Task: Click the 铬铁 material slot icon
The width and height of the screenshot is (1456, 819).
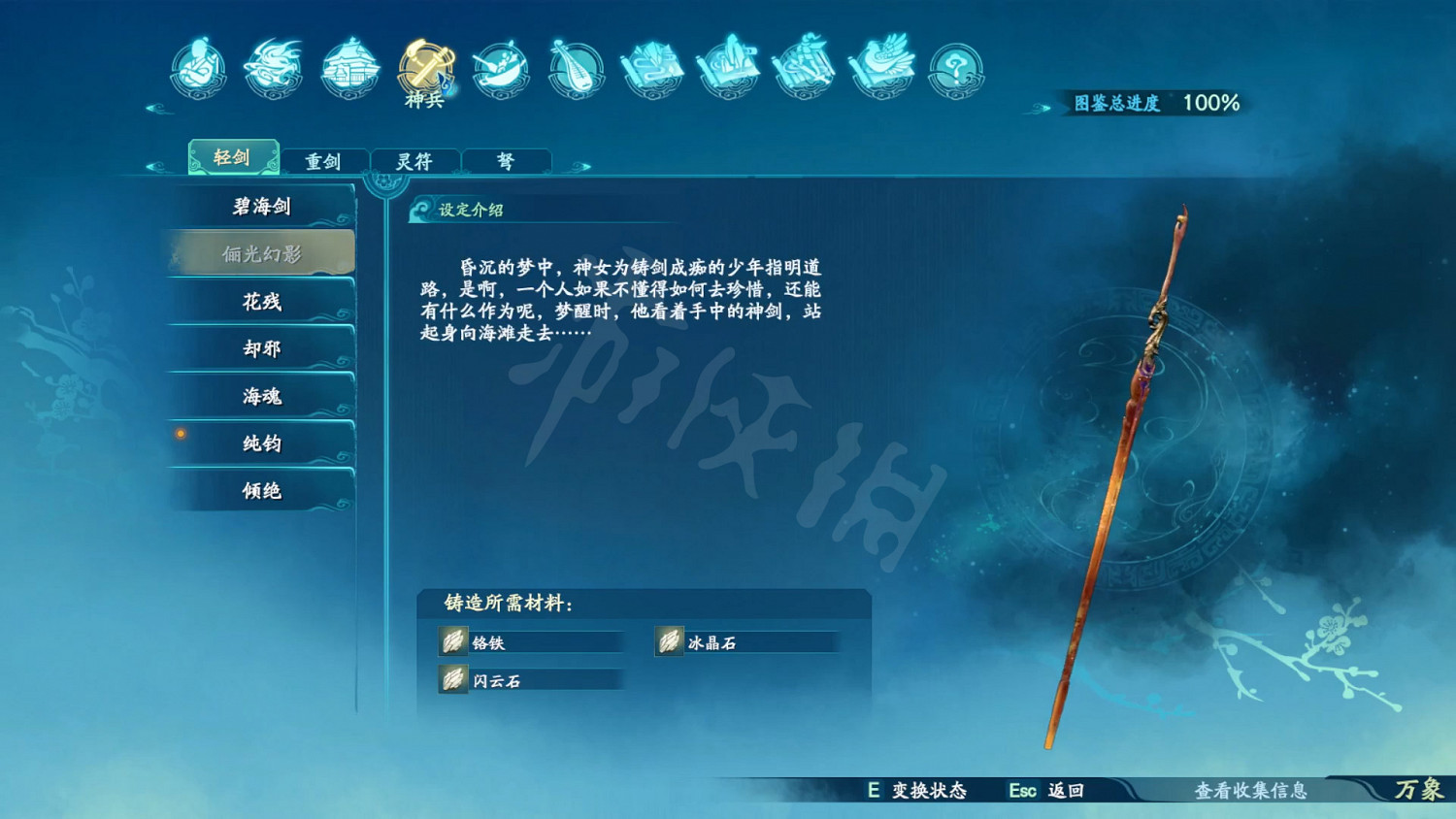Action: click(x=451, y=641)
